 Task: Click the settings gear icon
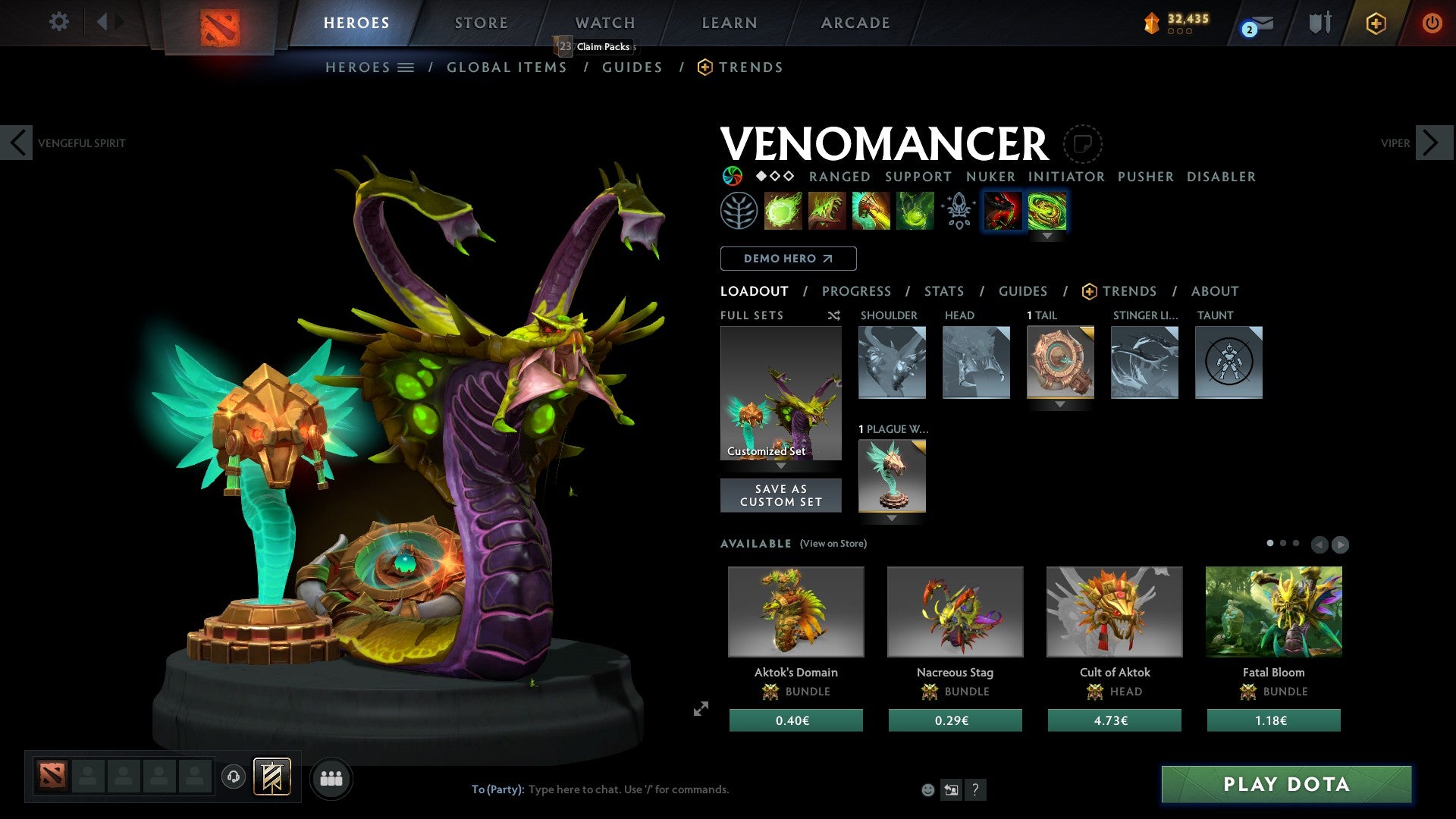pyautogui.click(x=58, y=22)
